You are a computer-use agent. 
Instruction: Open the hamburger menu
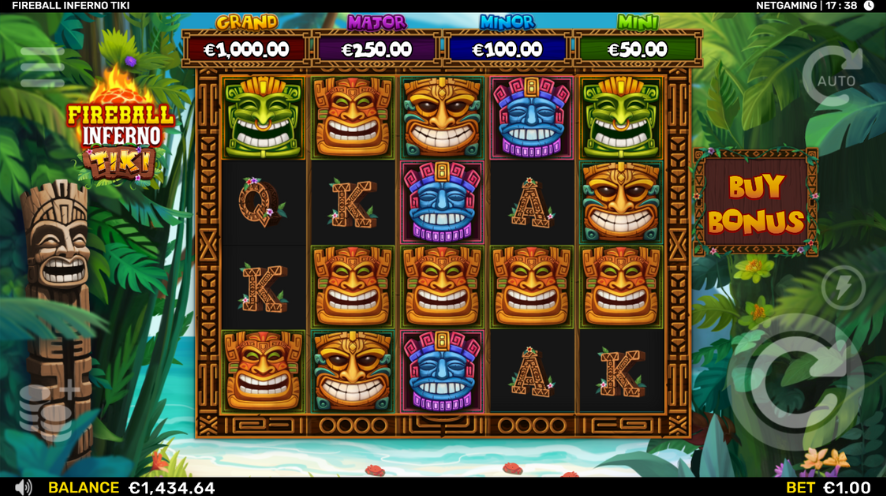42,67
